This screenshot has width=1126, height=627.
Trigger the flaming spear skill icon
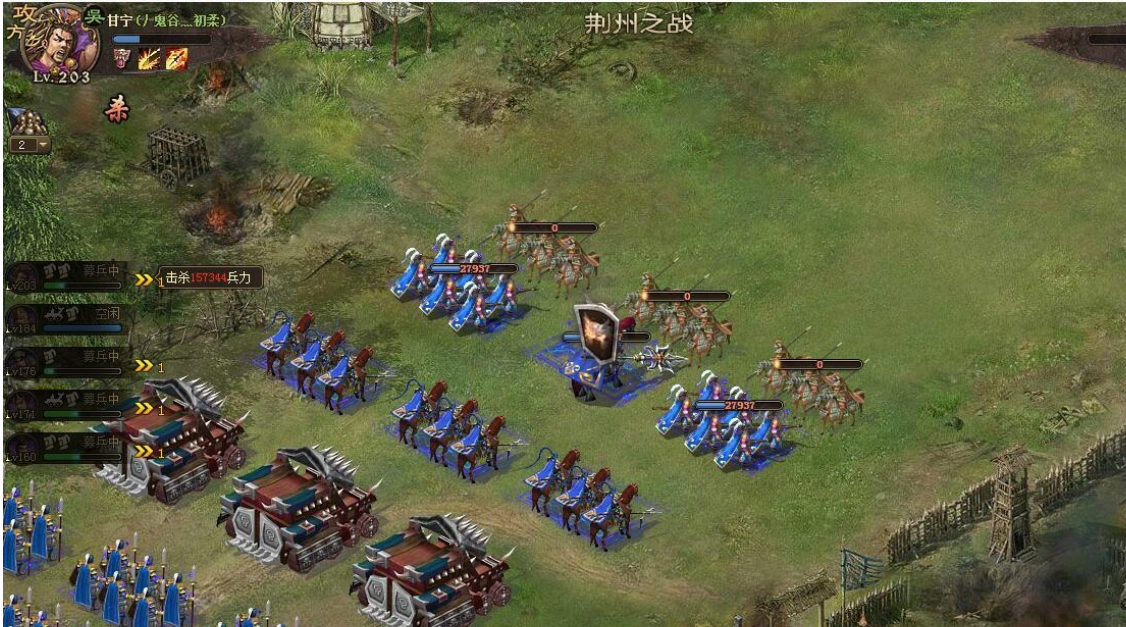177,59
